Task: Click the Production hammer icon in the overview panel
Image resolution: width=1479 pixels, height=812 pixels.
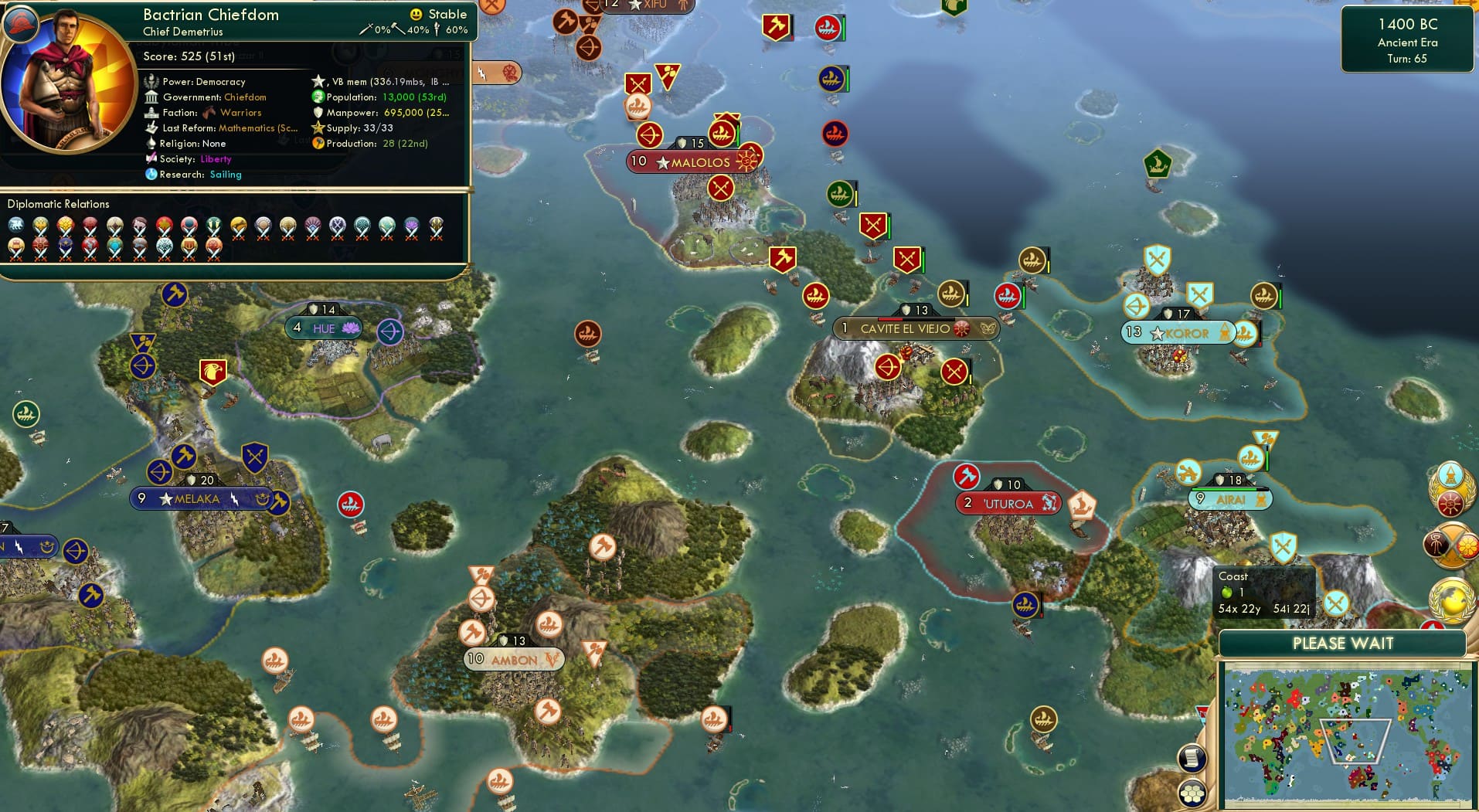Action: click(x=317, y=143)
